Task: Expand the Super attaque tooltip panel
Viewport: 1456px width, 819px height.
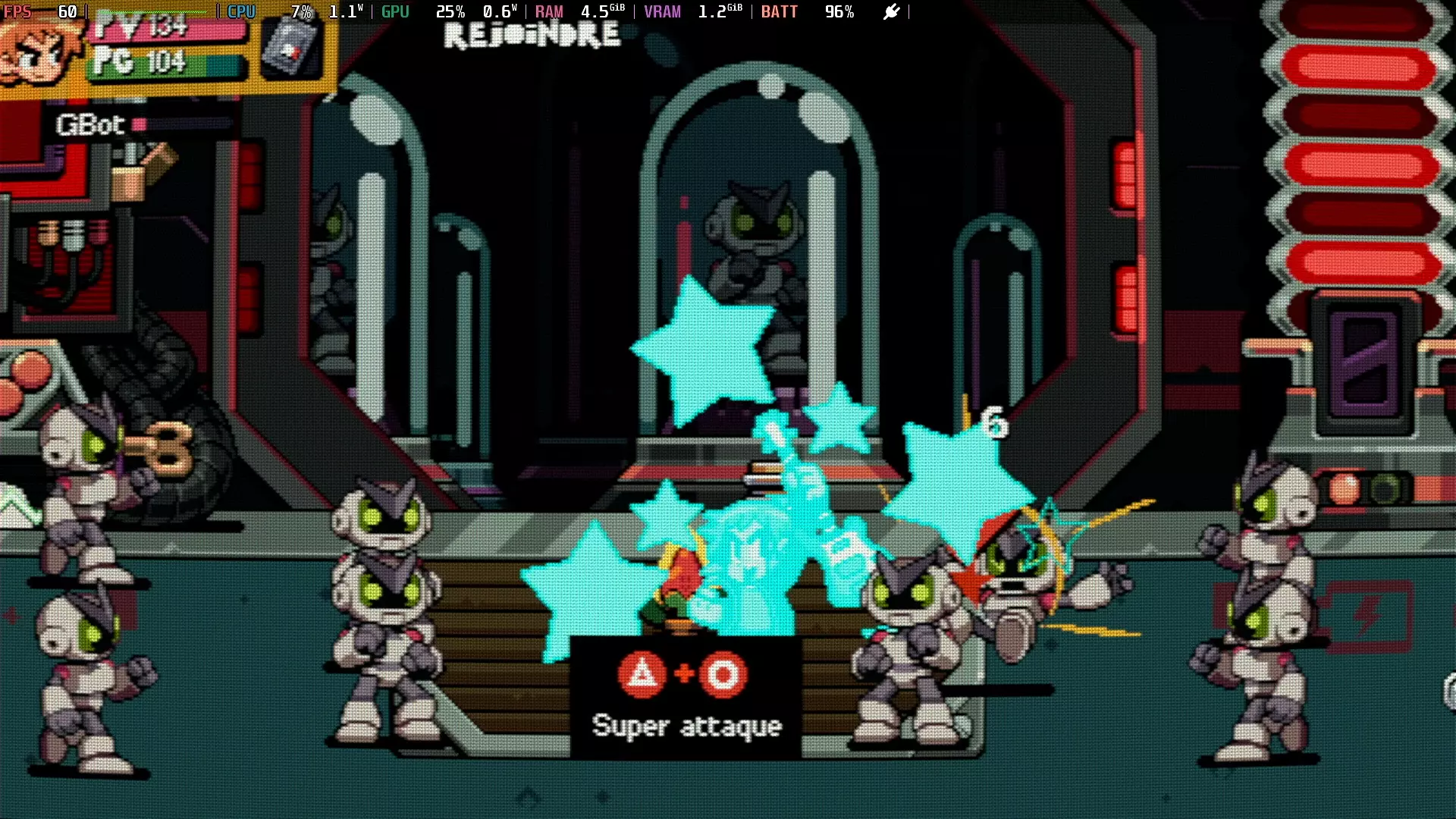Action: (x=686, y=694)
